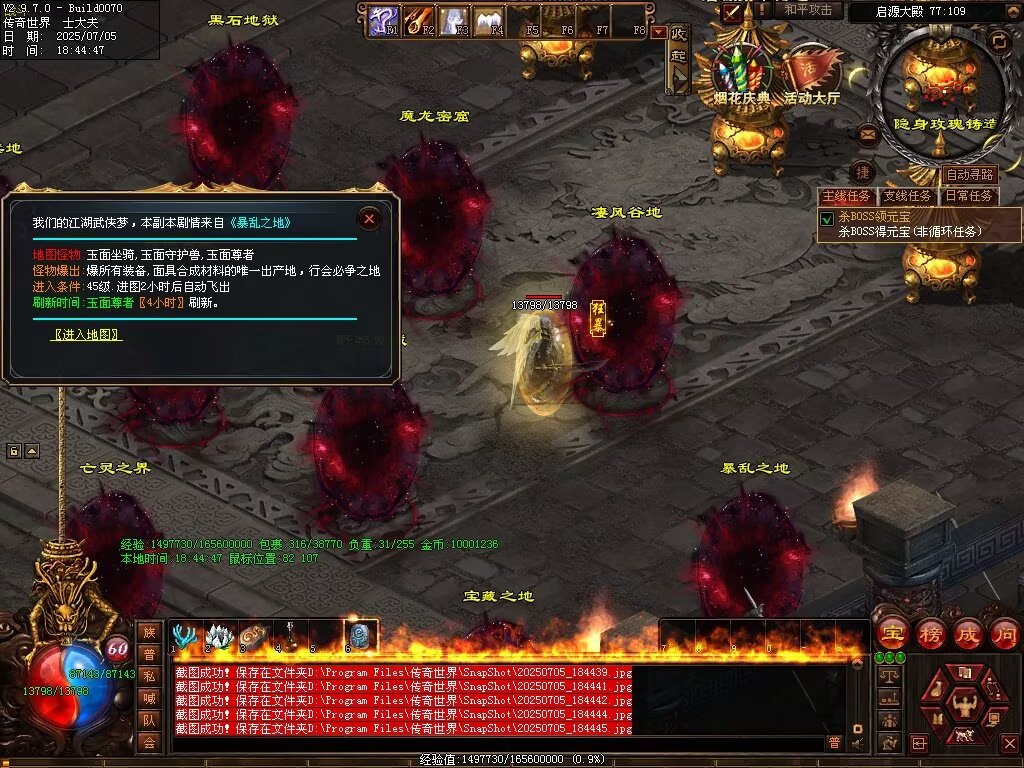The width and height of the screenshot is (1024, 768).
Task: Use the white lotus item in slot 2
Action: point(219,635)
